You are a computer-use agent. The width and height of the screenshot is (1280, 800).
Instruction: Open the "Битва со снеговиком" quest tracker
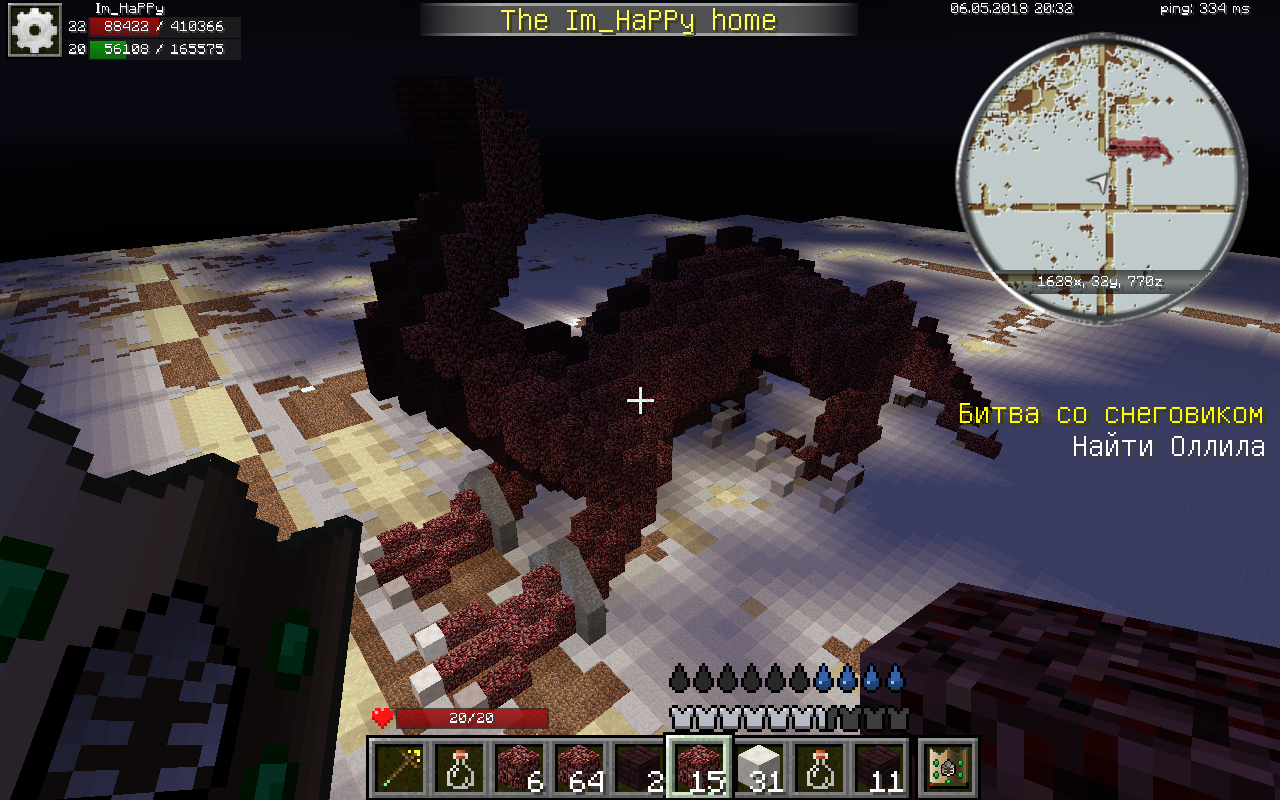(x=1110, y=414)
